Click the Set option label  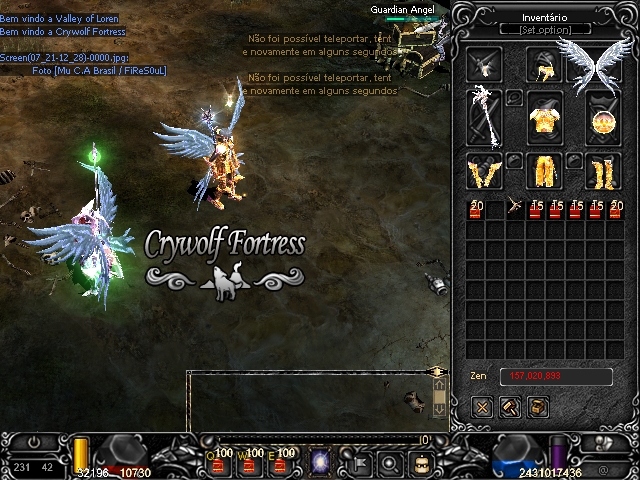[546, 30]
